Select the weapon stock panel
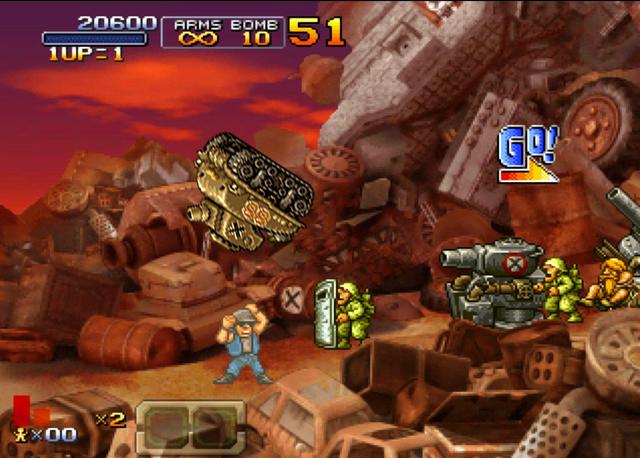 (x=190, y=425)
